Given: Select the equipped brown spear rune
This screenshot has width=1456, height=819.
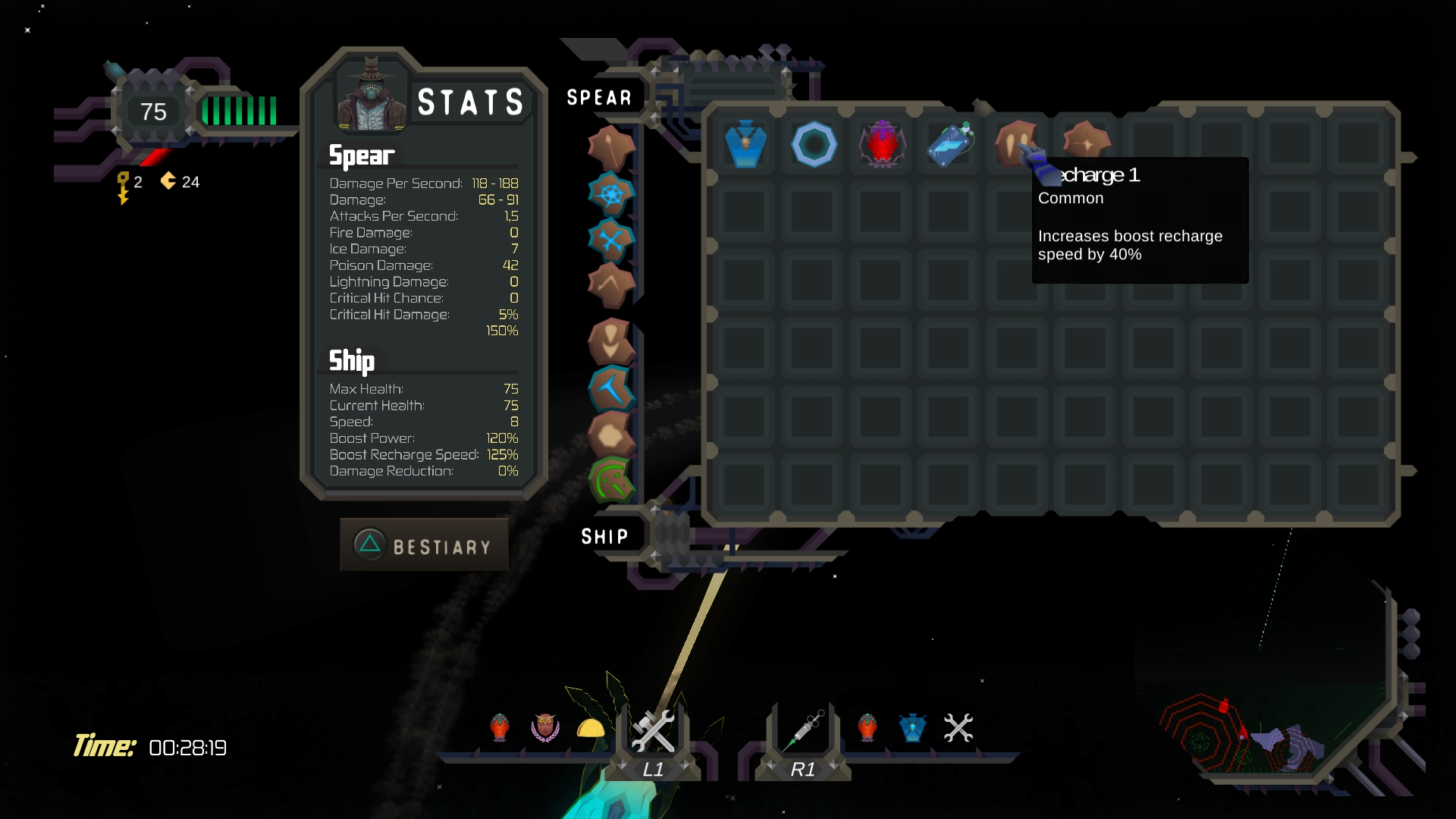Looking at the screenshot, I should [x=610, y=147].
